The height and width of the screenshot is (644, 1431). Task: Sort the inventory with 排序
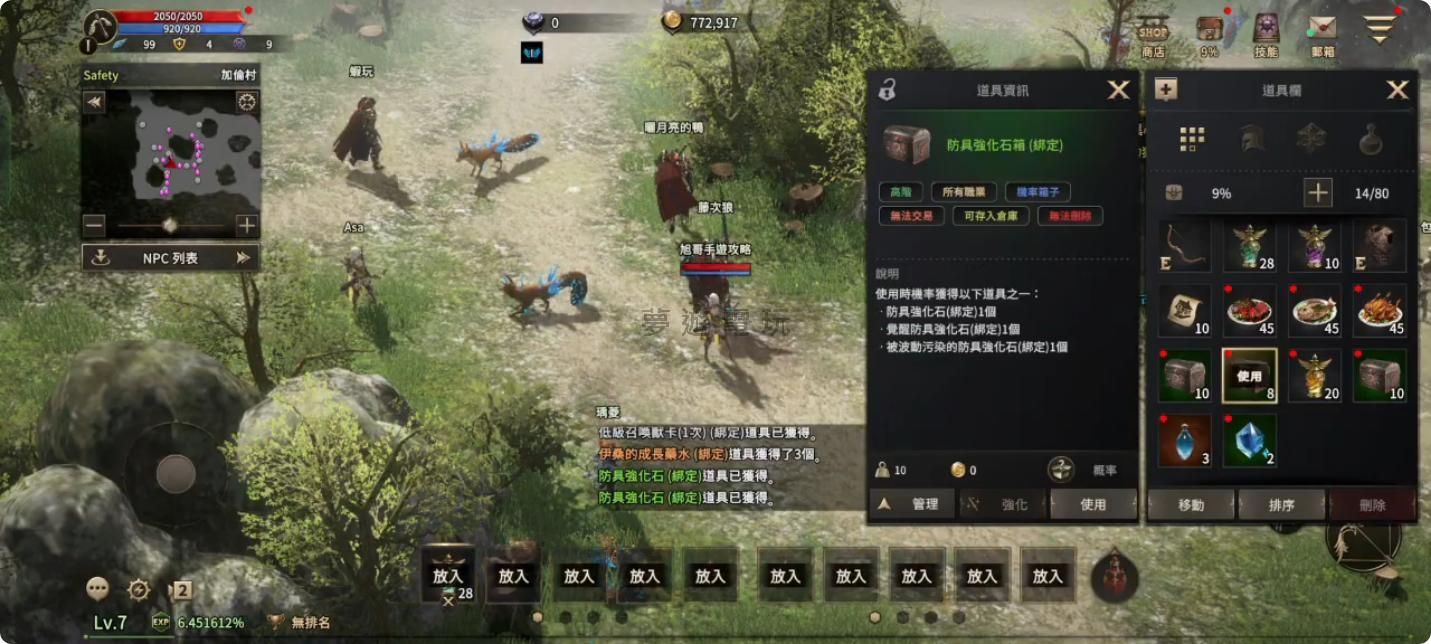[x=1281, y=505]
